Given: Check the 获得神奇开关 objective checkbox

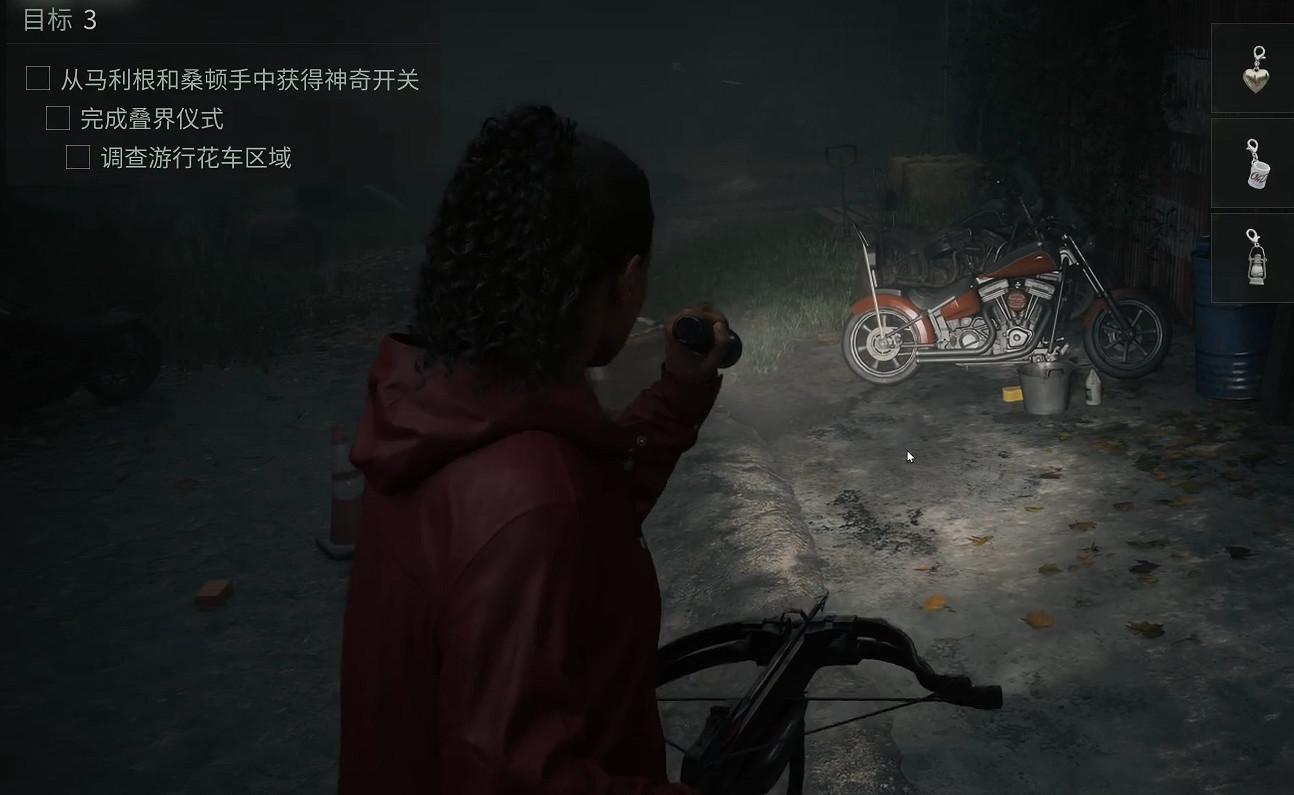Looking at the screenshot, I should (x=37, y=78).
